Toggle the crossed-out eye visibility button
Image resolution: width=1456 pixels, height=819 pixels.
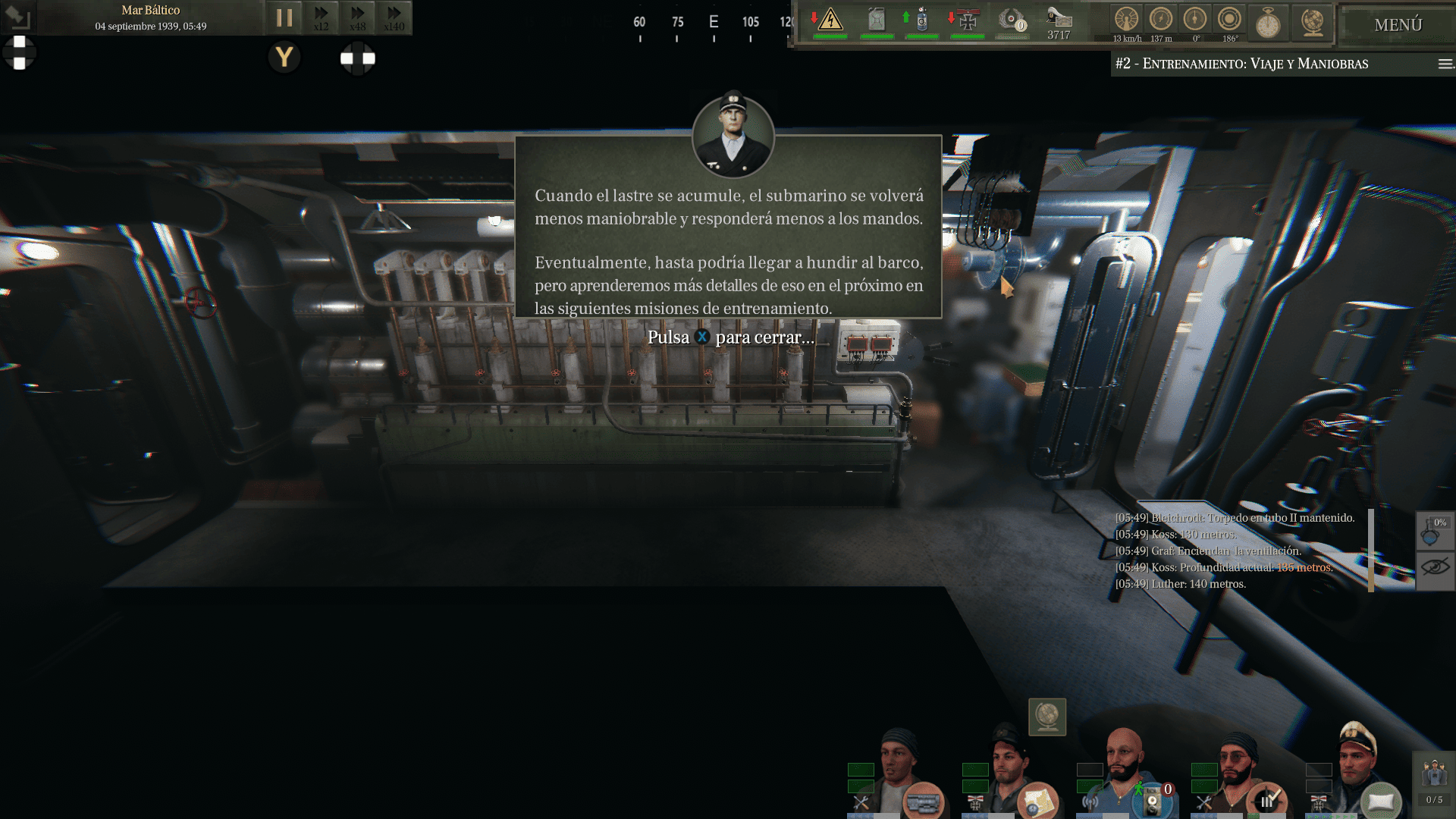[x=1435, y=567]
